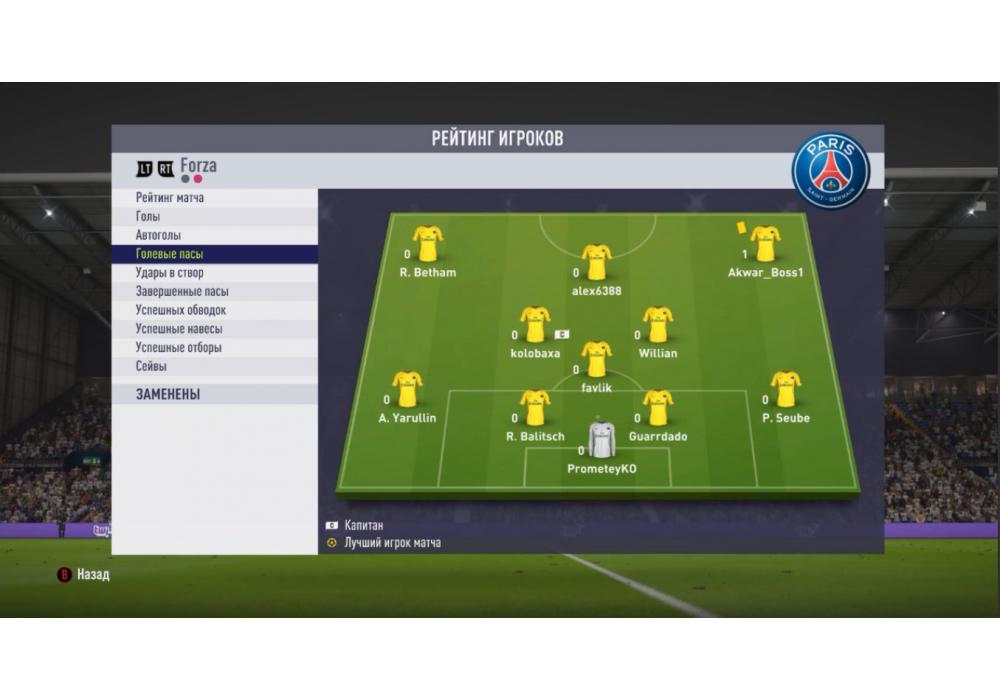Pick alex6388's yellow shirt
Screen dimensions: 1000x700
[597, 261]
